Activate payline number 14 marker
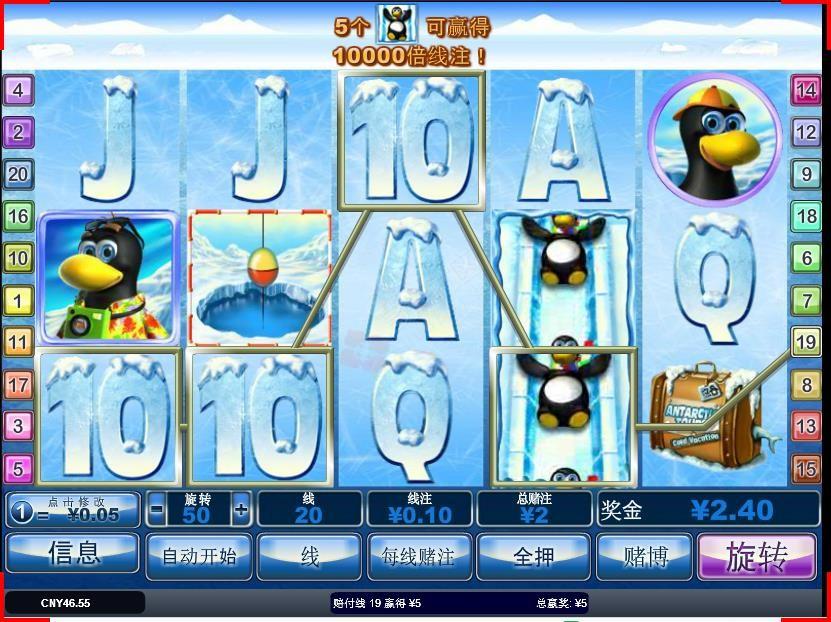This screenshot has width=831, height=622. tap(806, 90)
